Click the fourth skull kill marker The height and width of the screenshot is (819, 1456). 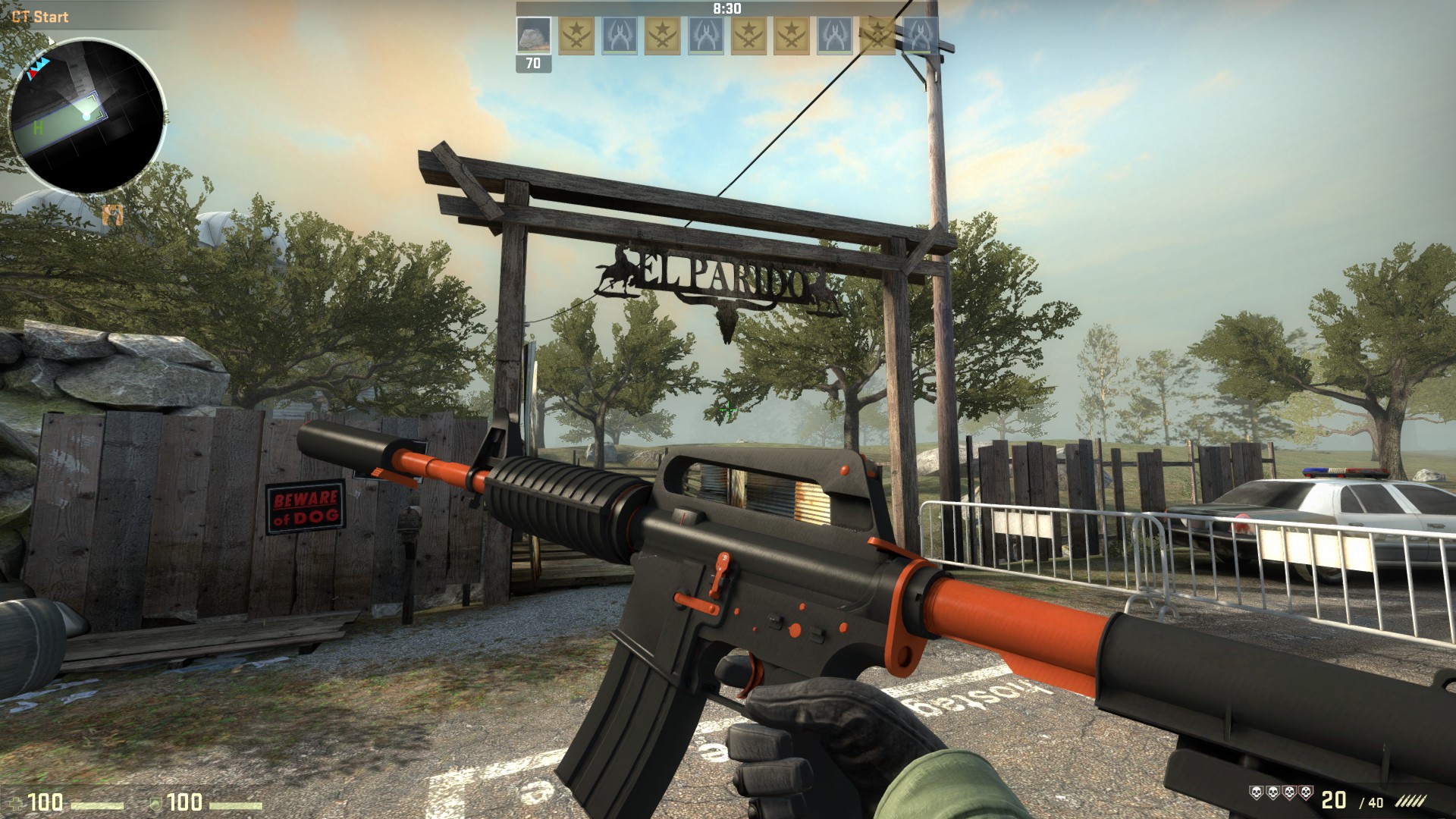[1307, 792]
